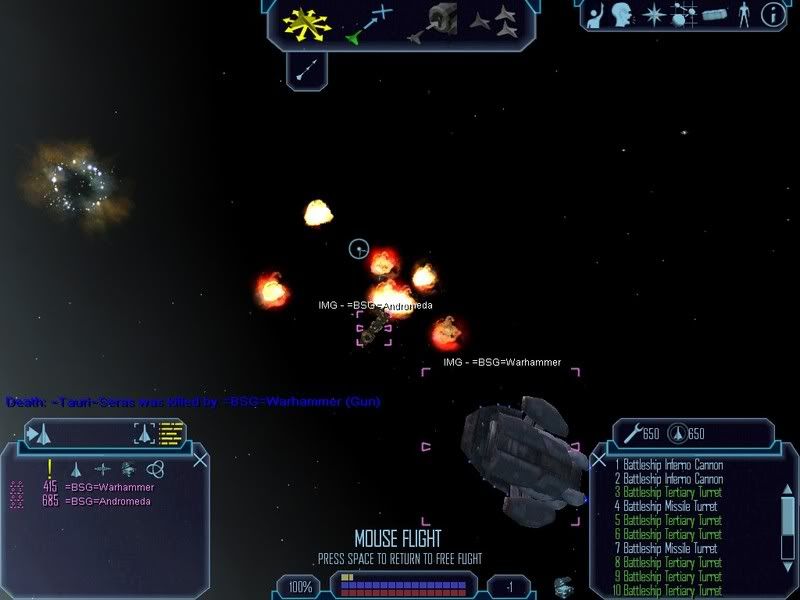Screen dimensions: 800x600
Task: Open the inventory crate icon in top bar
Action: (x=713, y=15)
